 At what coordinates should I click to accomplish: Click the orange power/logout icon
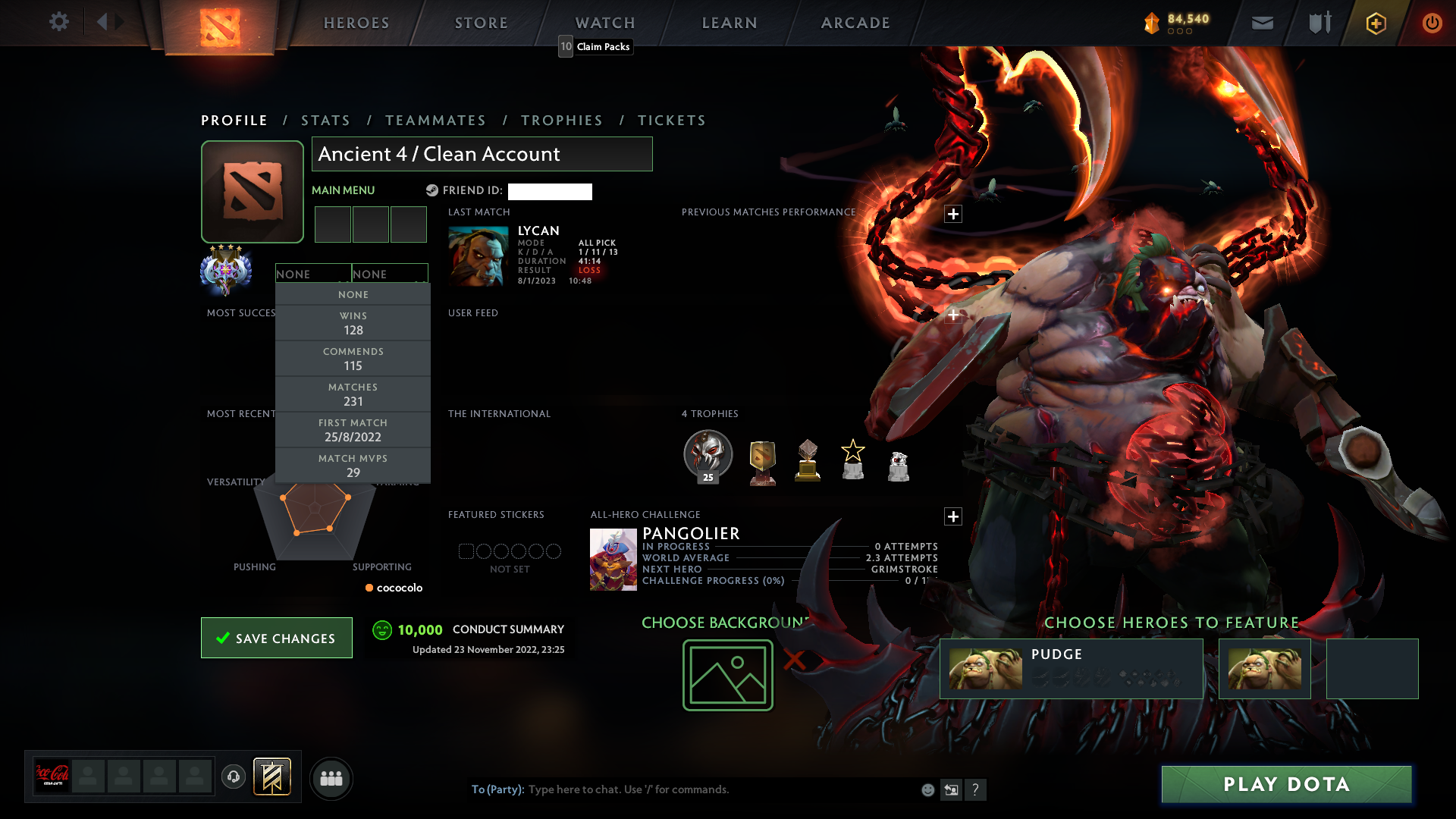(x=1432, y=23)
